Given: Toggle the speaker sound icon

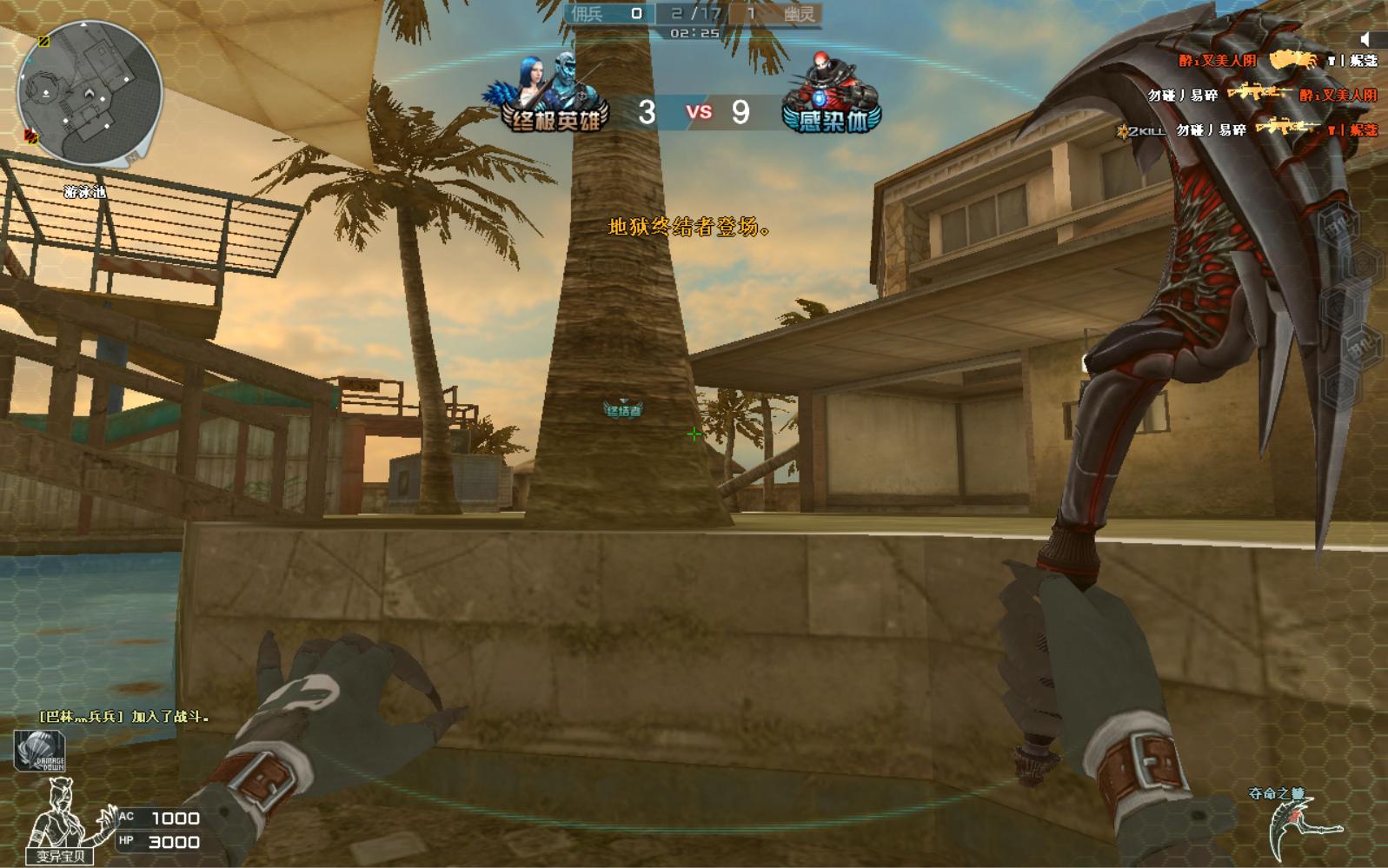Looking at the screenshot, I should click(1365, 38).
